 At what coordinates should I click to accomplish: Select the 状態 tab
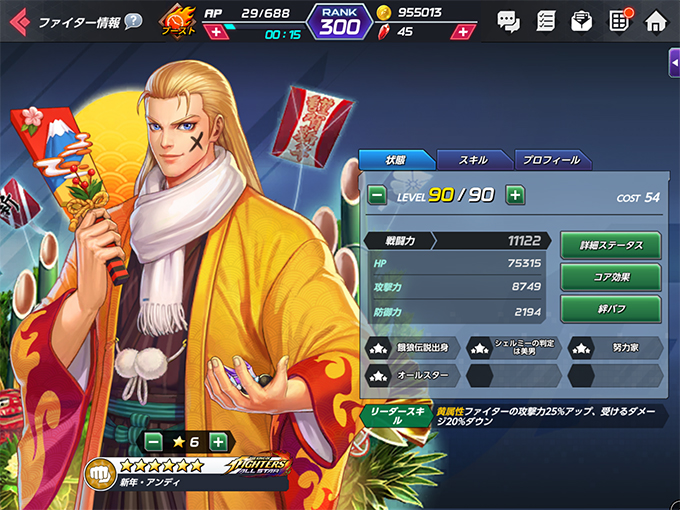(x=397, y=160)
